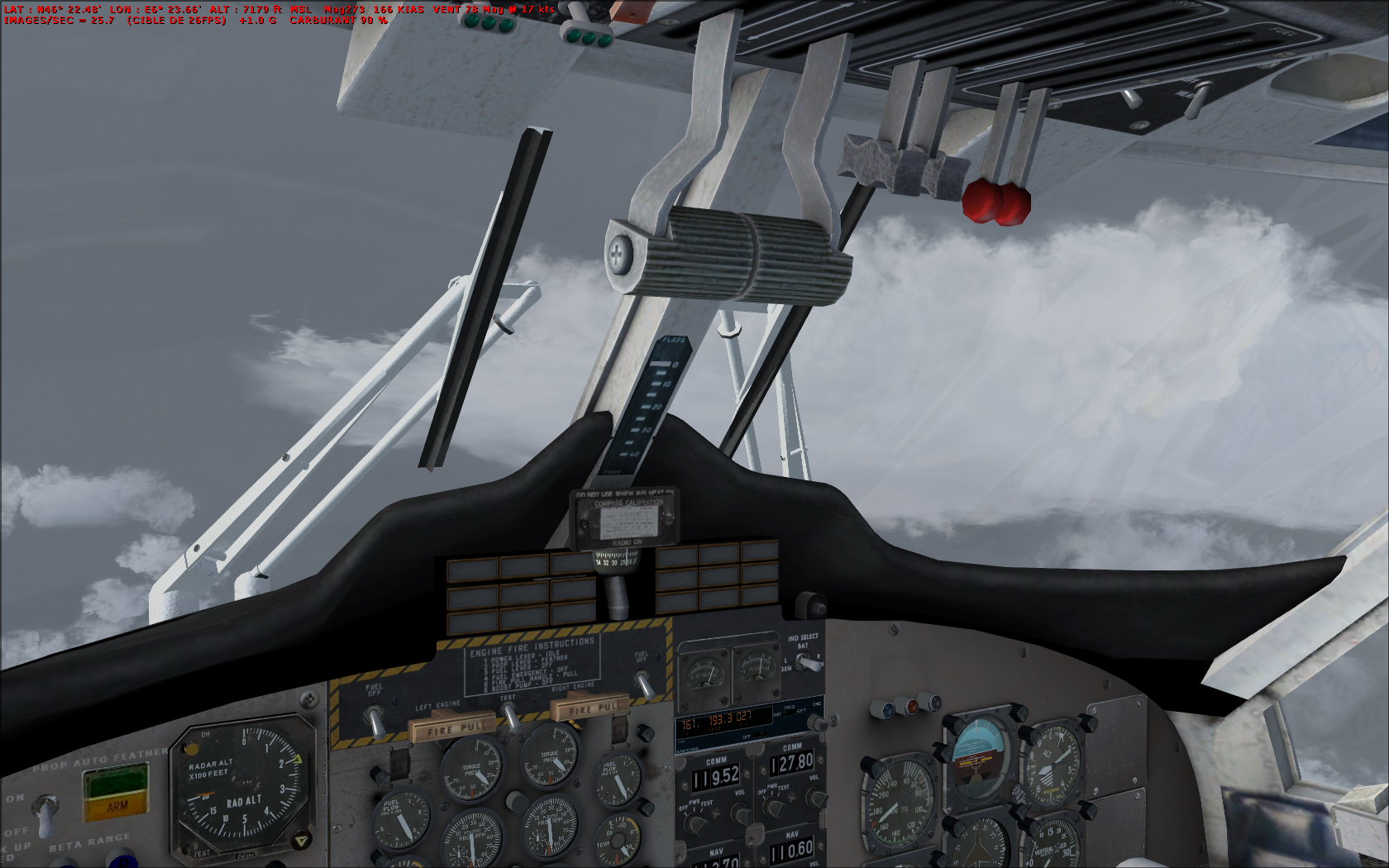Click the red-knobbed overhead fuel levers
The width and height of the screenshot is (1389, 868).
(995, 201)
